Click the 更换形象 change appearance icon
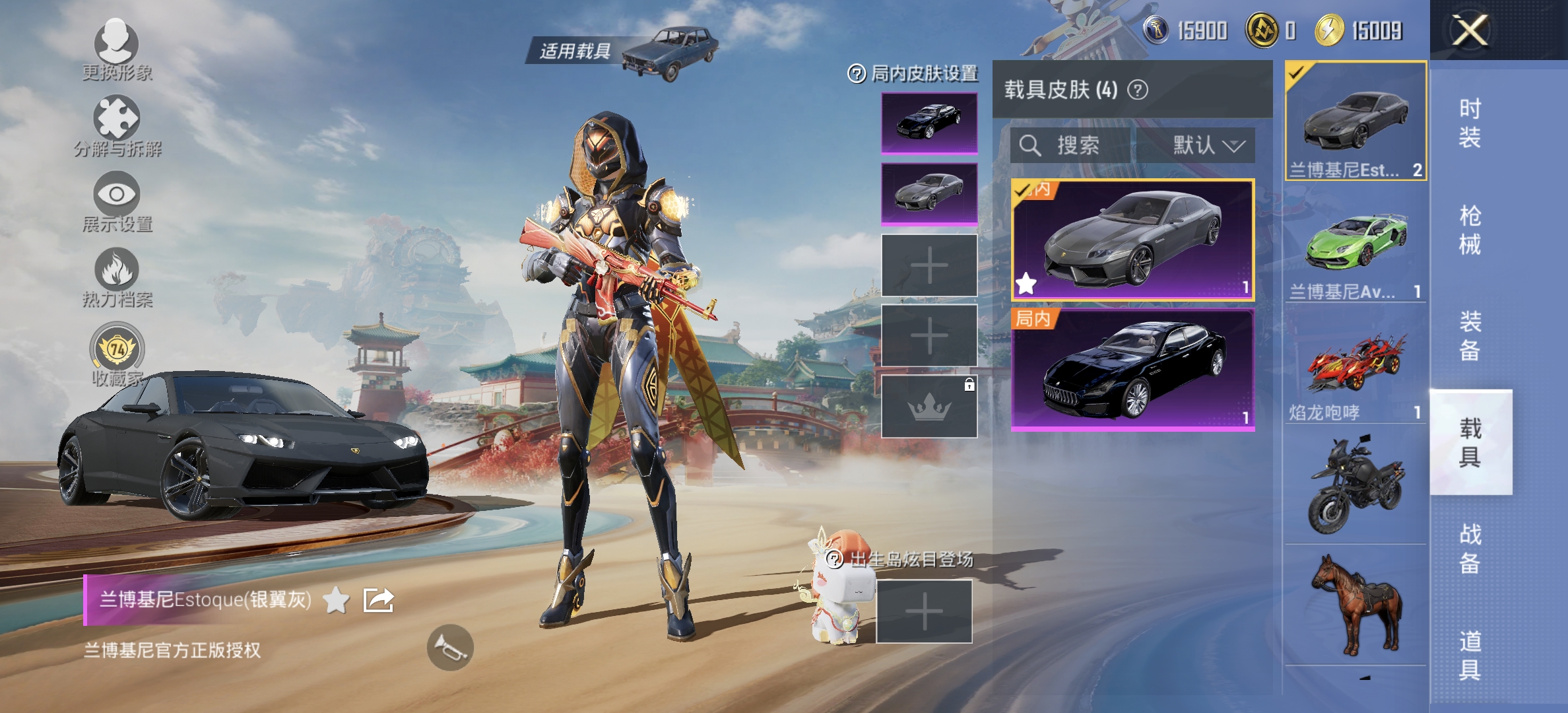Image resolution: width=1568 pixels, height=713 pixels. pyautogui.click(x=116, y=44)
